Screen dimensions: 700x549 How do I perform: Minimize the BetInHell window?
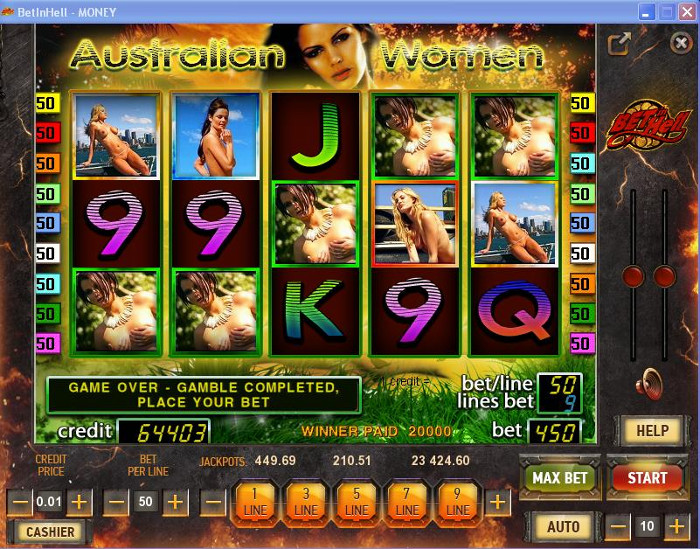643,11
